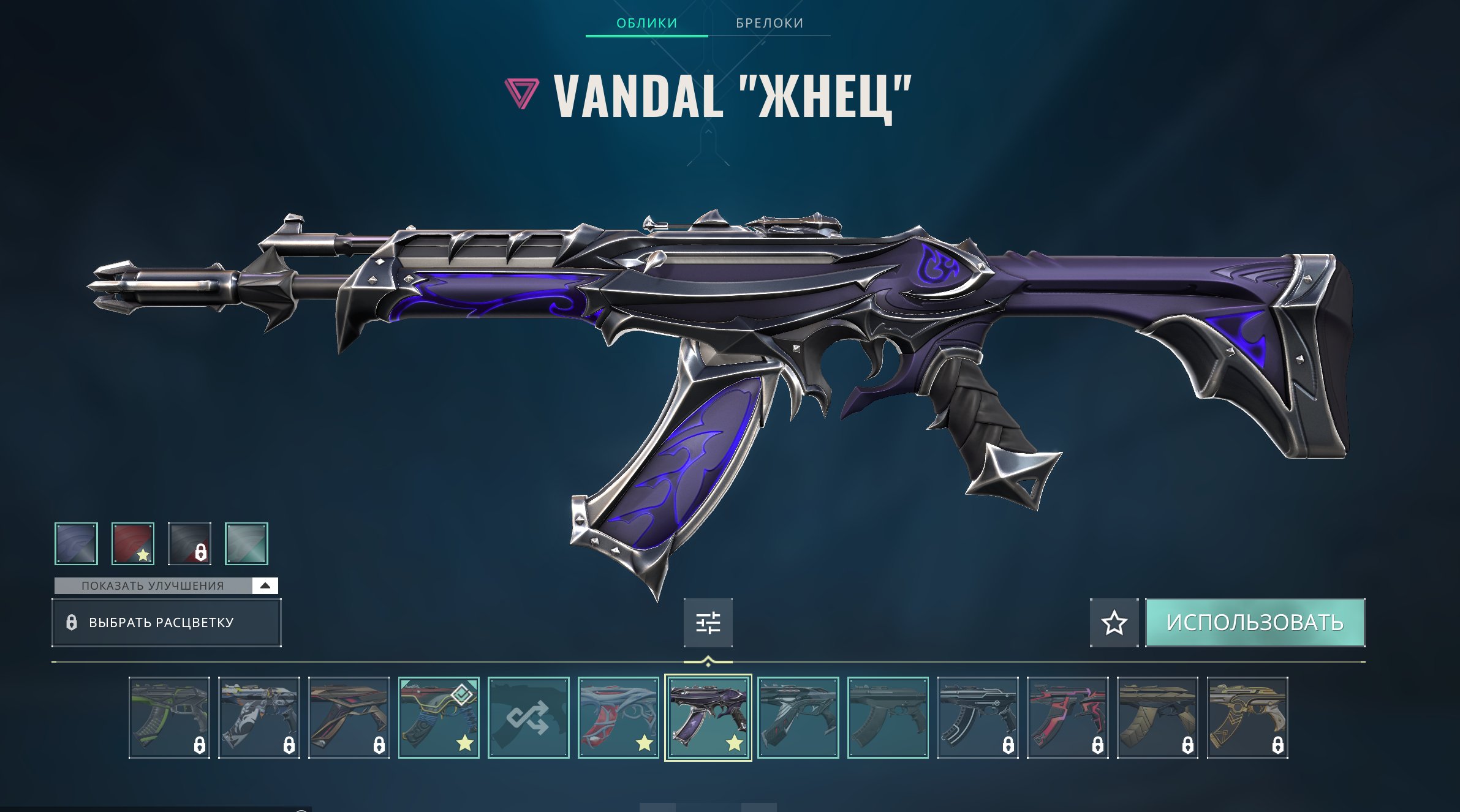This screenshot has height=812, width=1460.
Task: Select the random shuffle skin tile
Action: pos(528,718)
